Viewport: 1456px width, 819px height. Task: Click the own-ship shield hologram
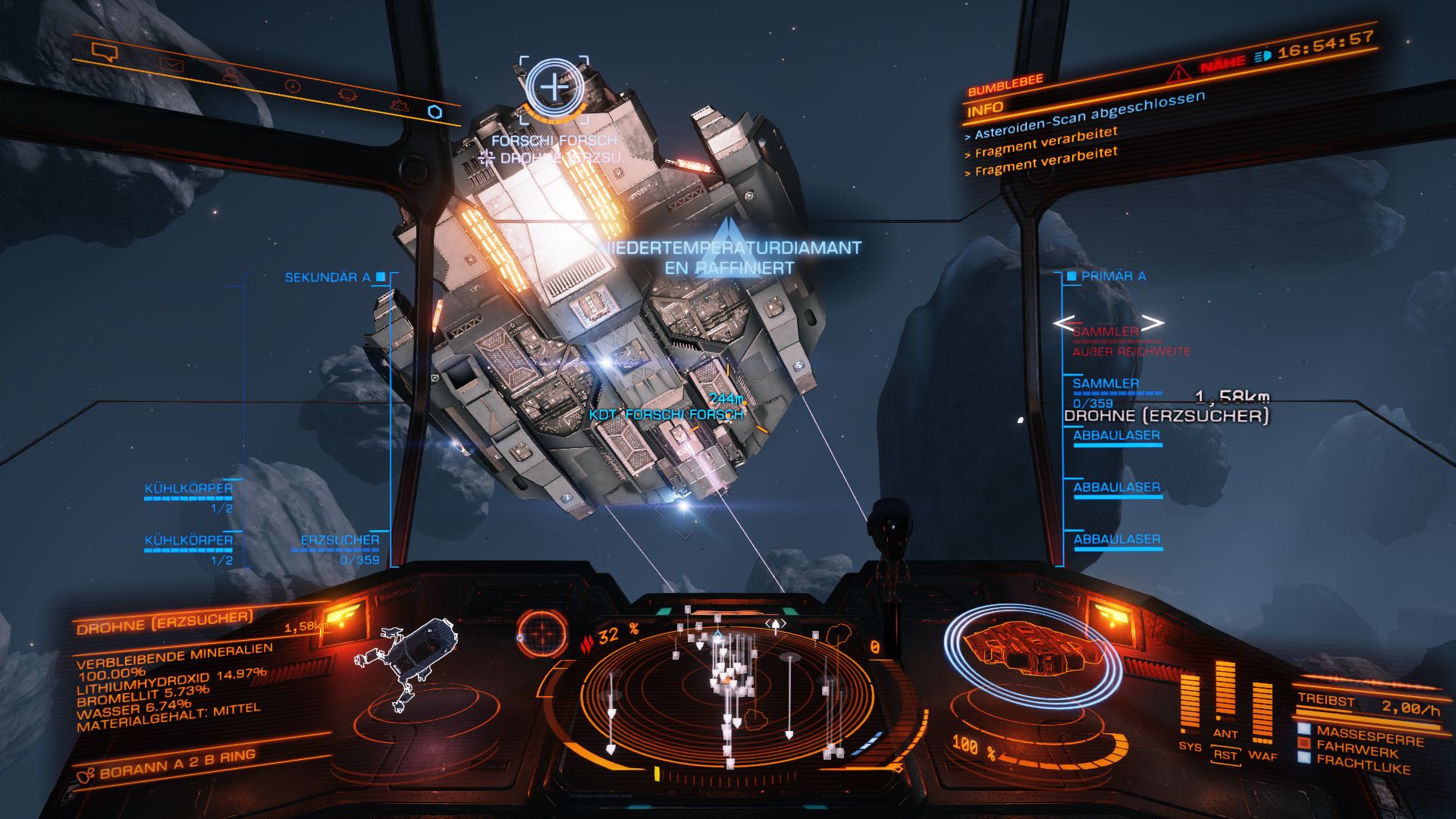1031,652
